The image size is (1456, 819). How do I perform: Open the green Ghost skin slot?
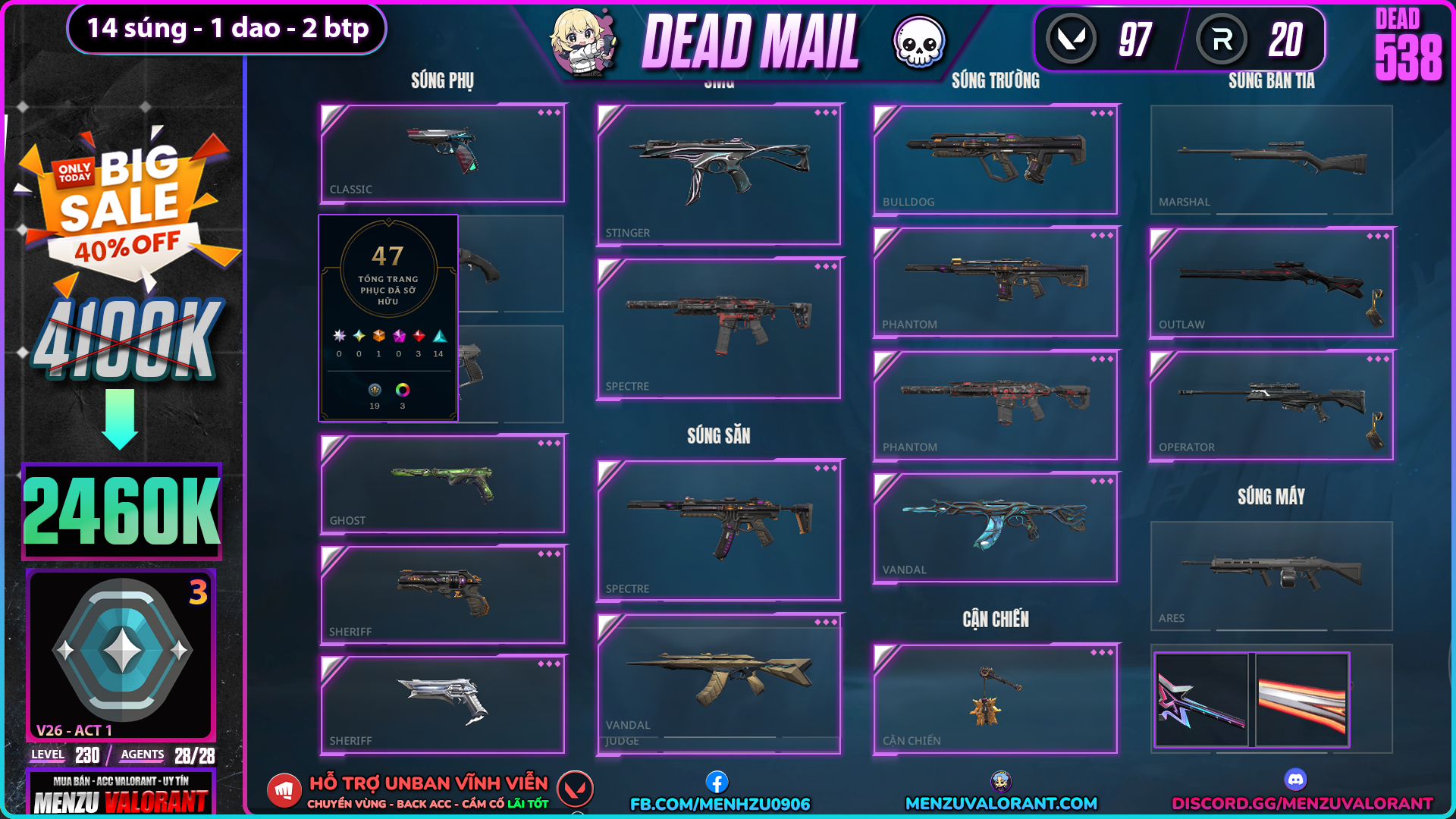point(443,485)
